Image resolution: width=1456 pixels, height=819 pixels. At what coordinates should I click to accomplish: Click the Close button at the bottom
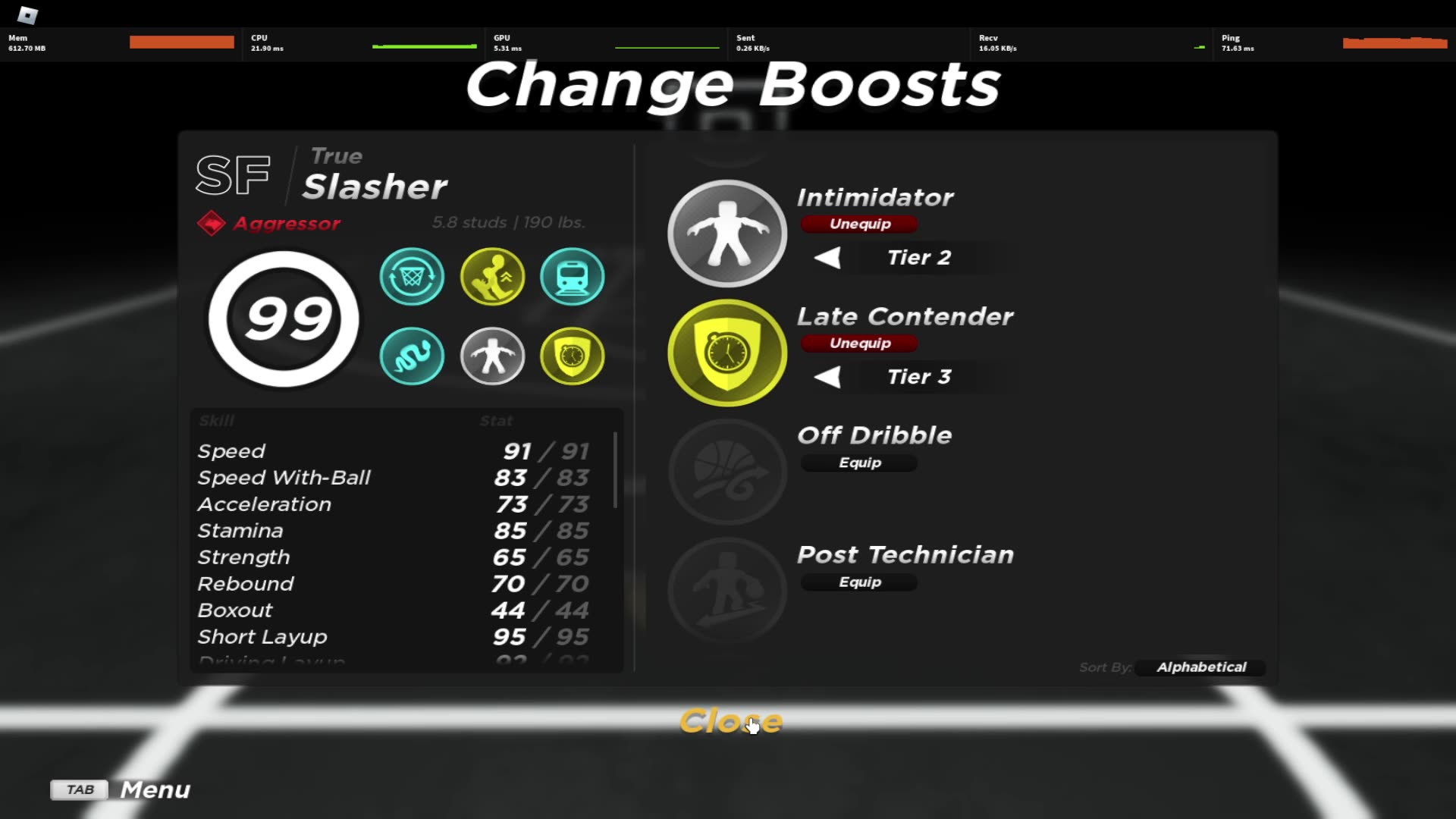pos(730,721)
